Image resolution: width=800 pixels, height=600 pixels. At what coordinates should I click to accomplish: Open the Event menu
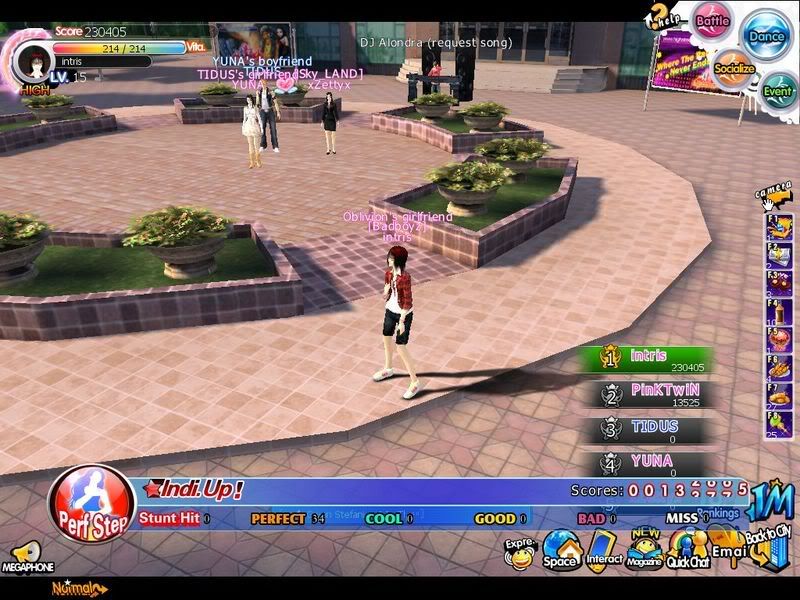(778, 90)
